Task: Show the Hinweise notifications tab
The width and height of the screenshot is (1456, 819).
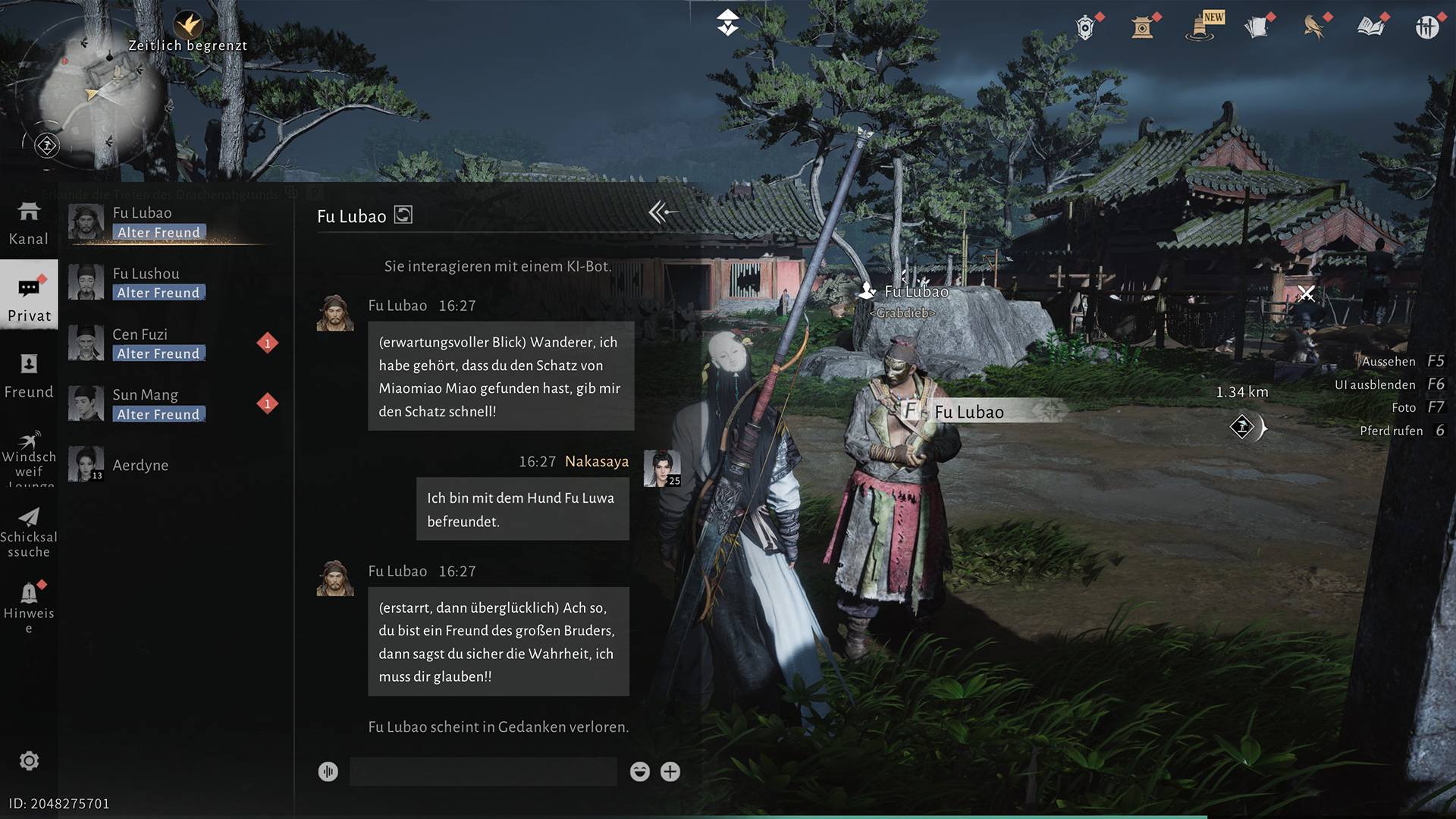Action: (29, 607)
